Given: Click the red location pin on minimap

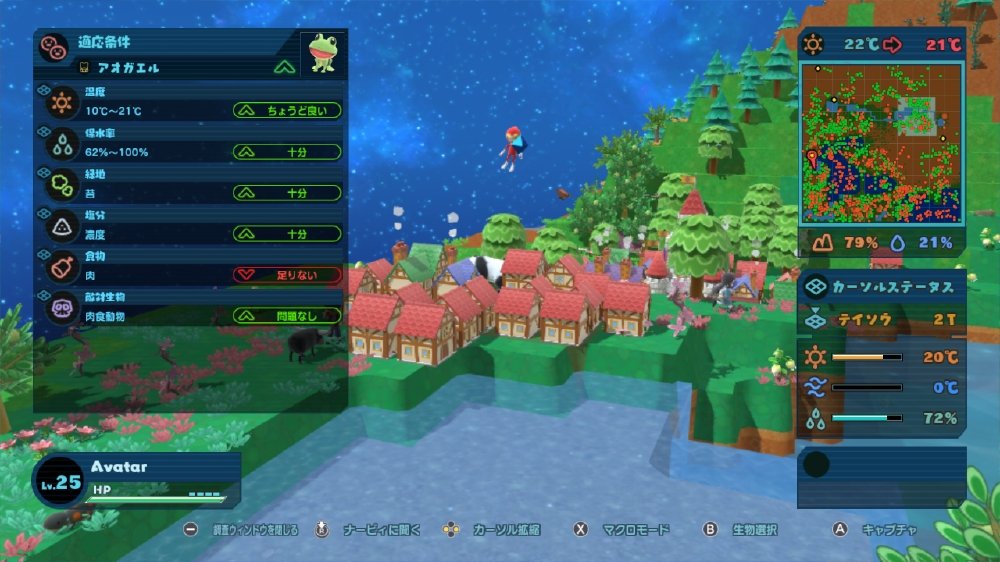Looking at the screenshot, I should pyautogui.click(x=812, y=157).
